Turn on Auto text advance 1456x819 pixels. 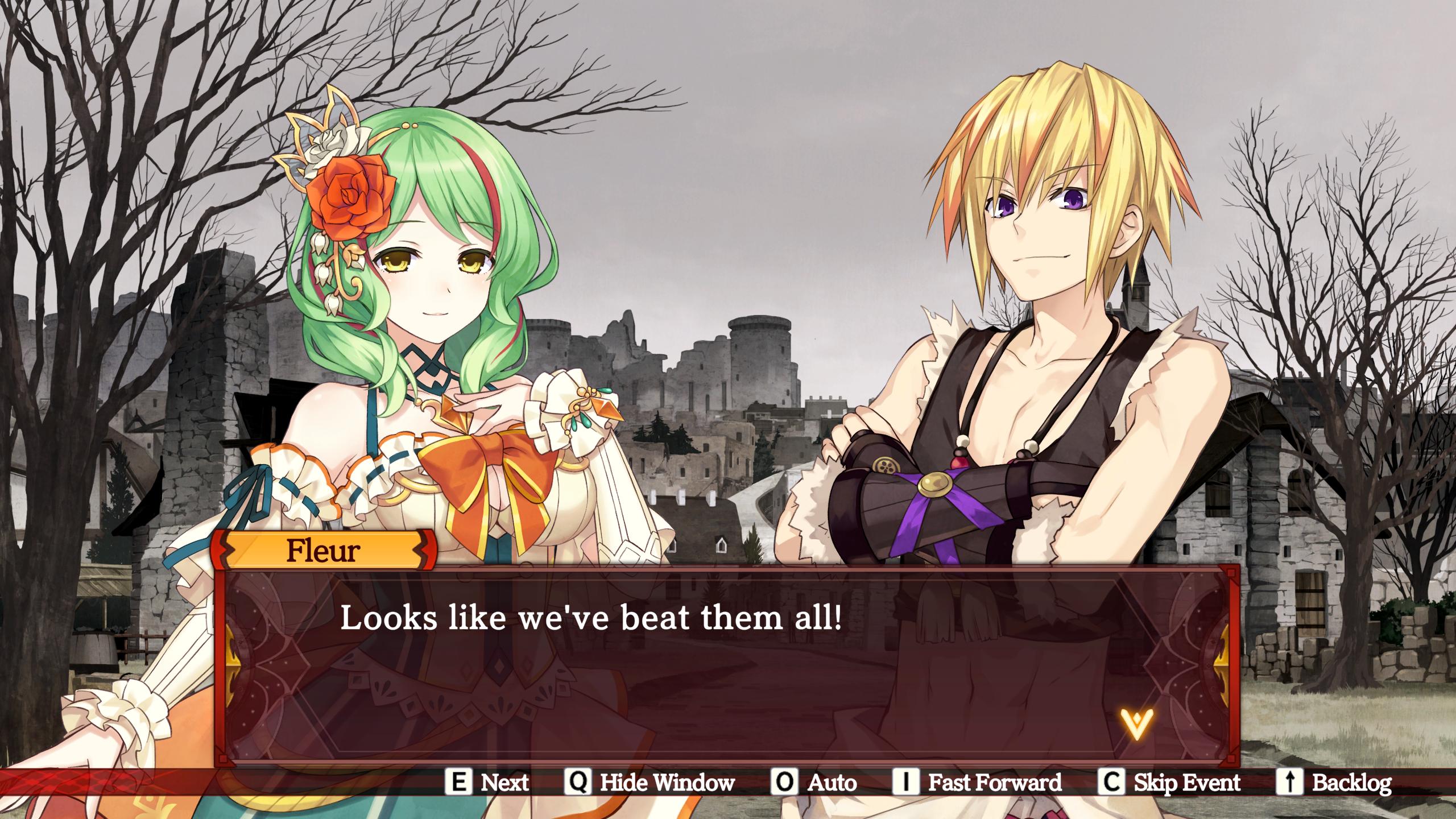pyautogui.click(x=832, y=783)
